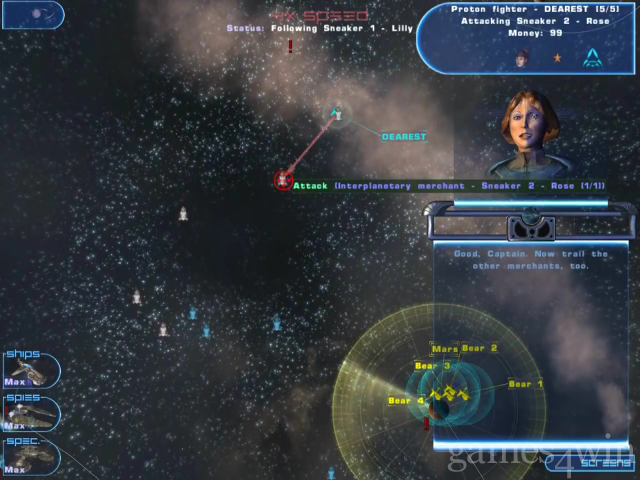Select the Bear 1 unit label

526,384
